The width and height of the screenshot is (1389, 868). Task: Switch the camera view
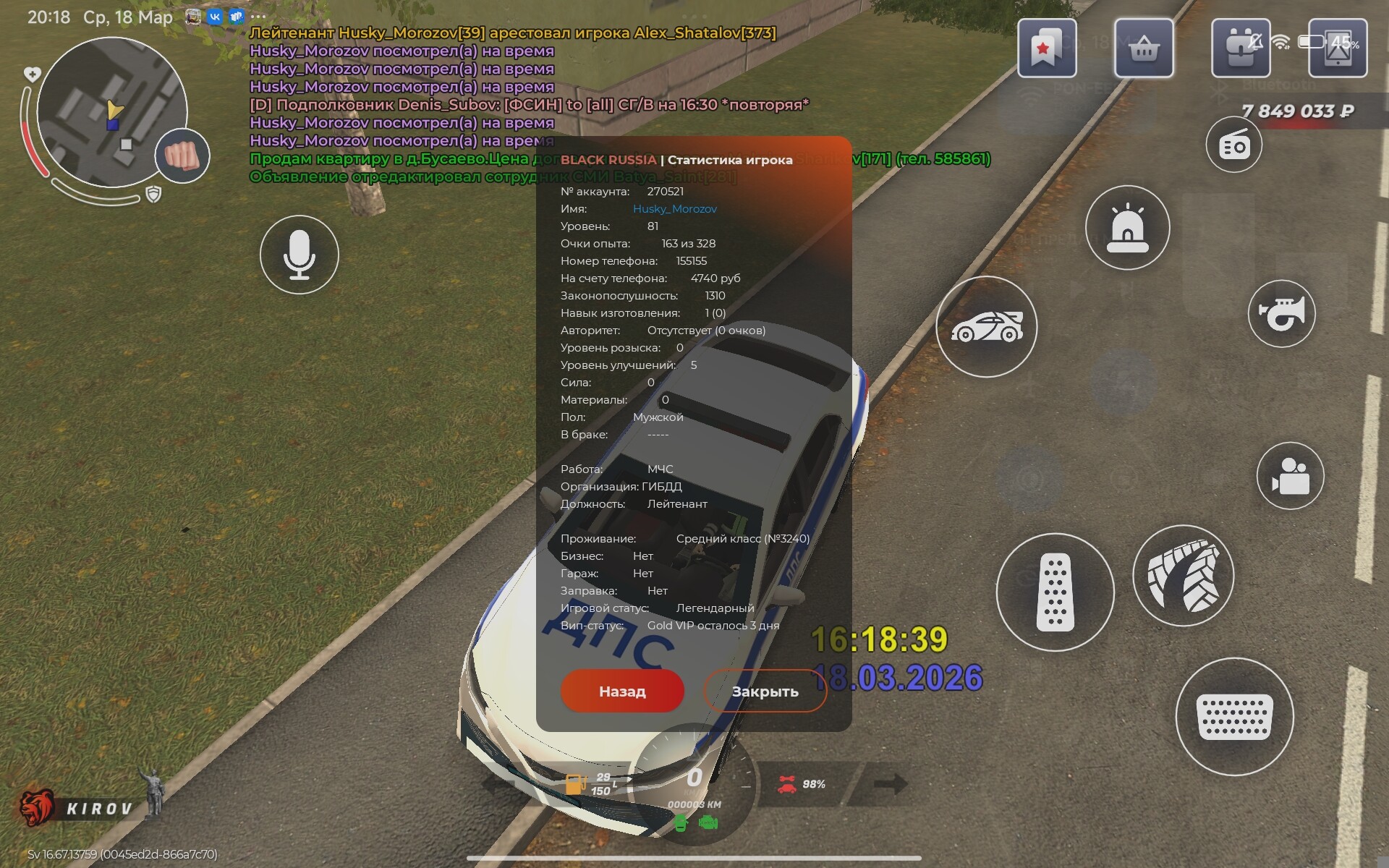tap(1290, 476)
